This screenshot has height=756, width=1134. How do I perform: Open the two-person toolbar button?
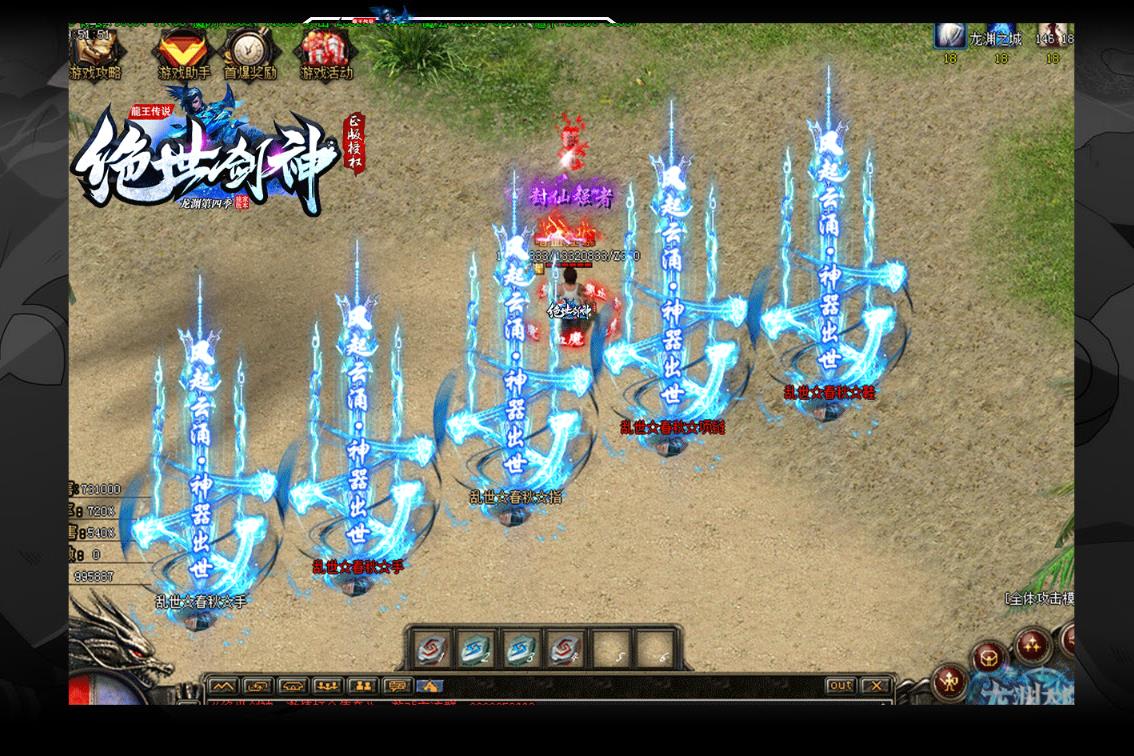pyautogui.click(x=362, y=686)
